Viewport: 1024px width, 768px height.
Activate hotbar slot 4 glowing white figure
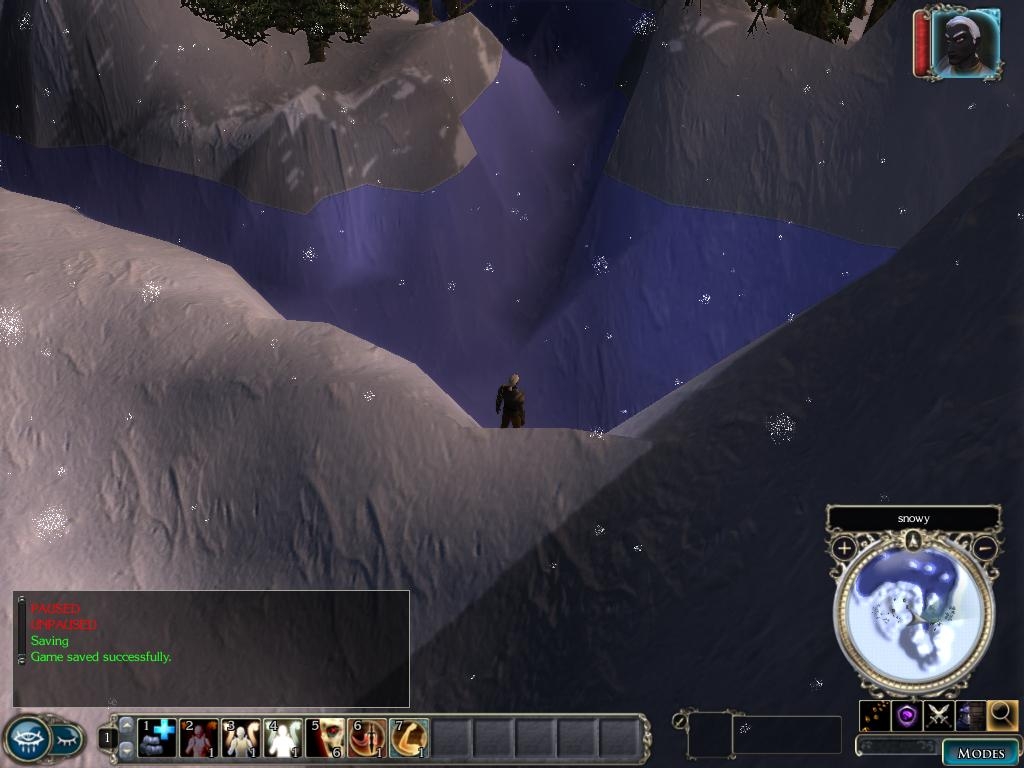pos(283,738)
